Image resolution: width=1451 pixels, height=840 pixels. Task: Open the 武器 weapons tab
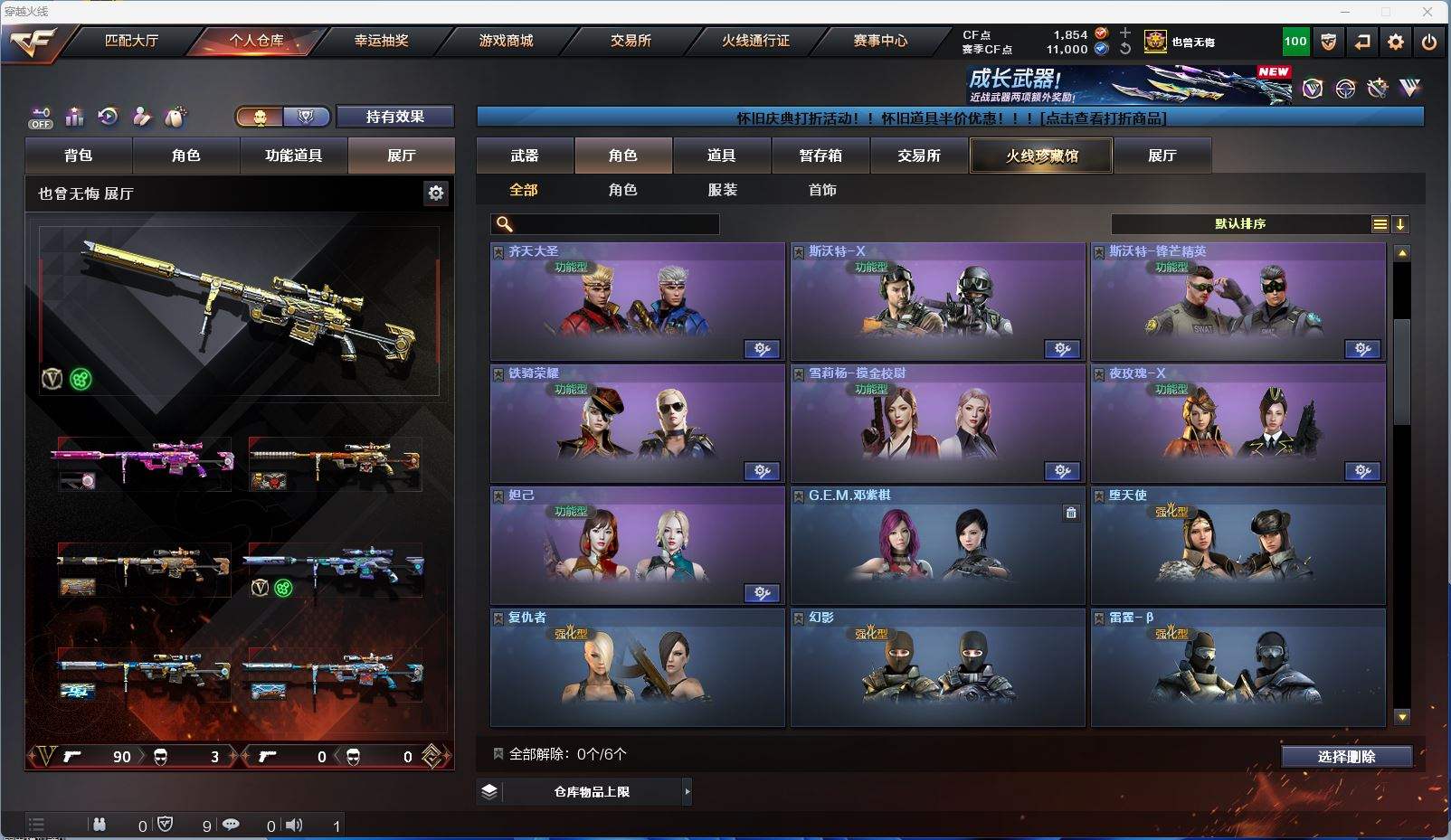(x=525, y=156)
